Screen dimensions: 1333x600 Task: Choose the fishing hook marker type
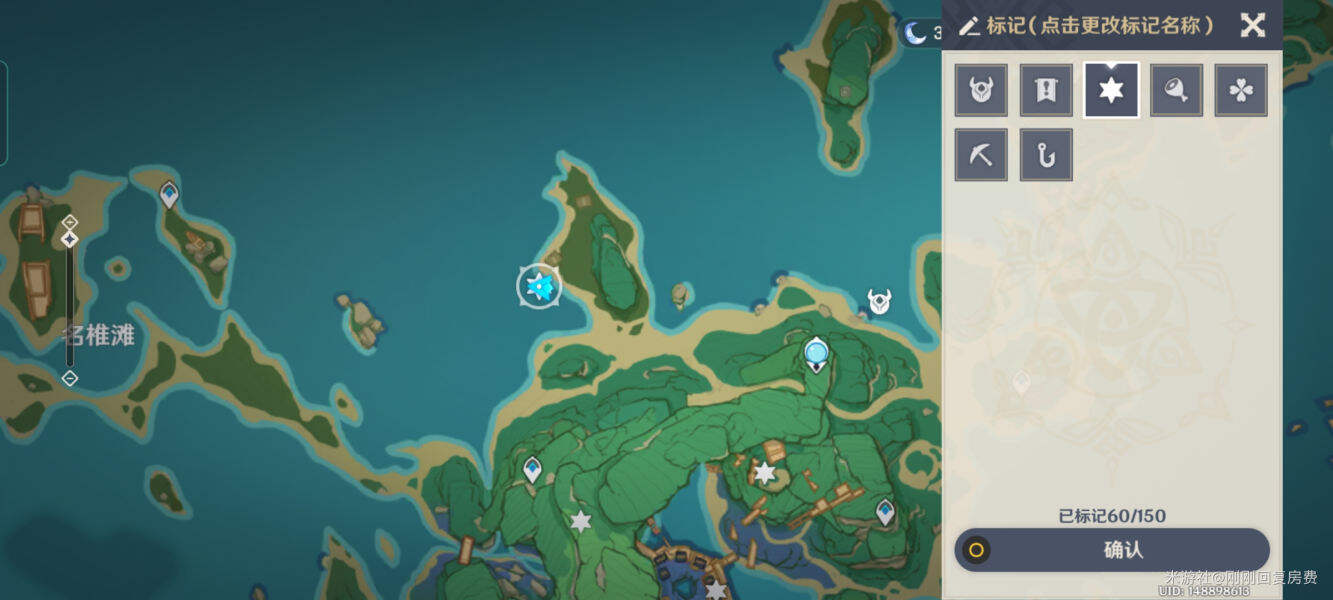coord(1046,155)
